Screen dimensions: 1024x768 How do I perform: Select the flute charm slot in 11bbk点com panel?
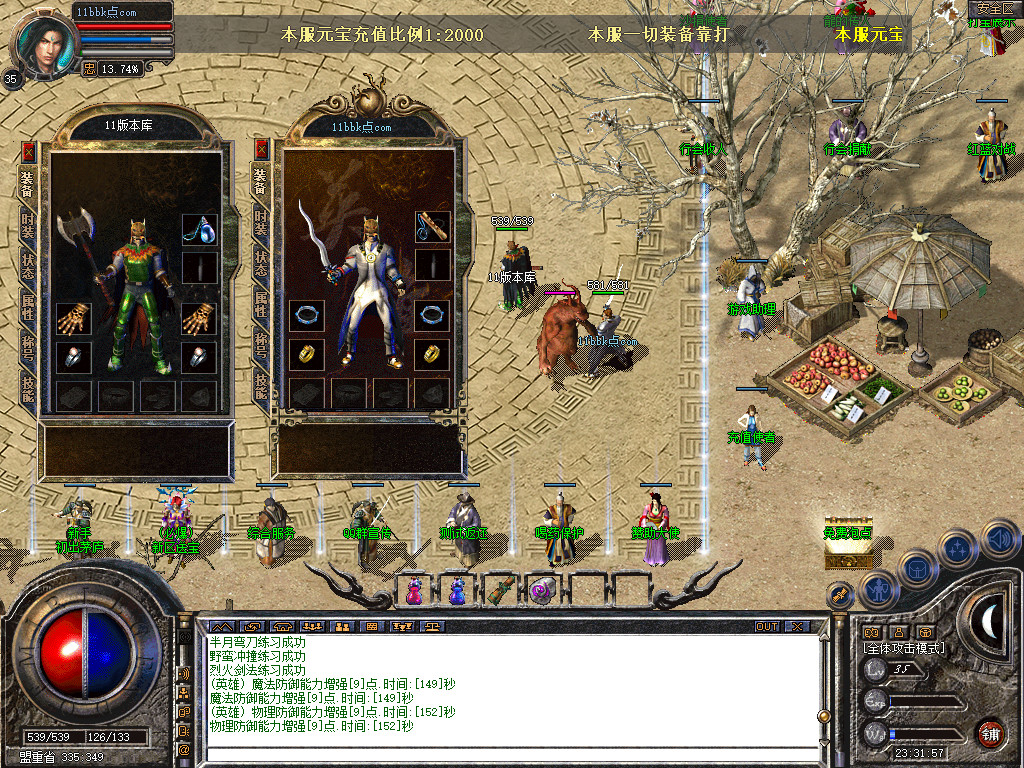click(x=432, y=226)
